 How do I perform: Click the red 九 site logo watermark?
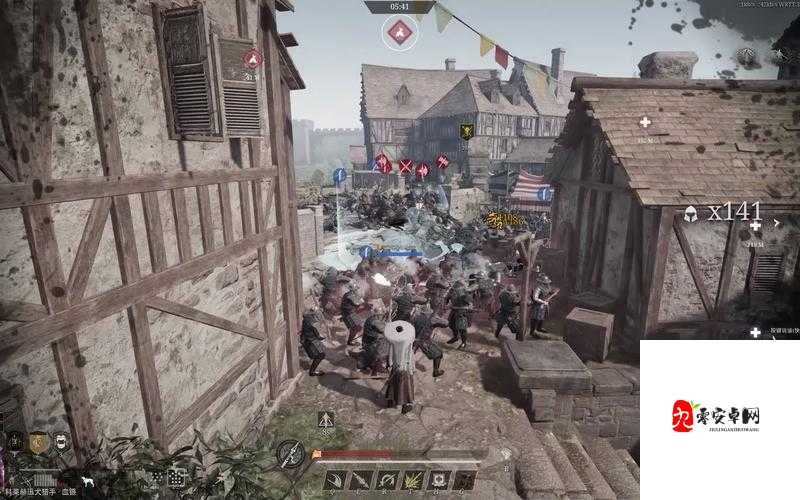pyautogui.click(x=684, y=415)
